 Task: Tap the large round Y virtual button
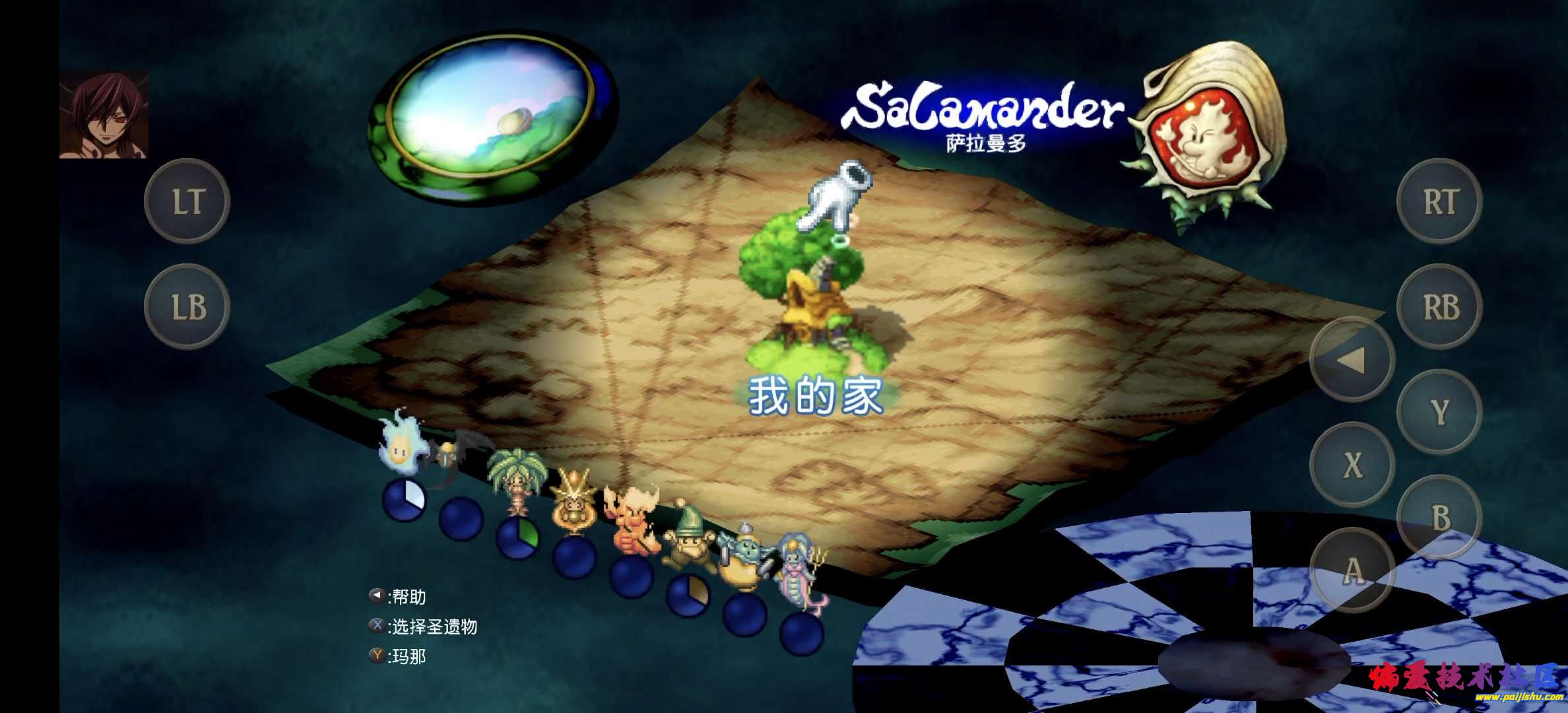tap(1439, 413)
